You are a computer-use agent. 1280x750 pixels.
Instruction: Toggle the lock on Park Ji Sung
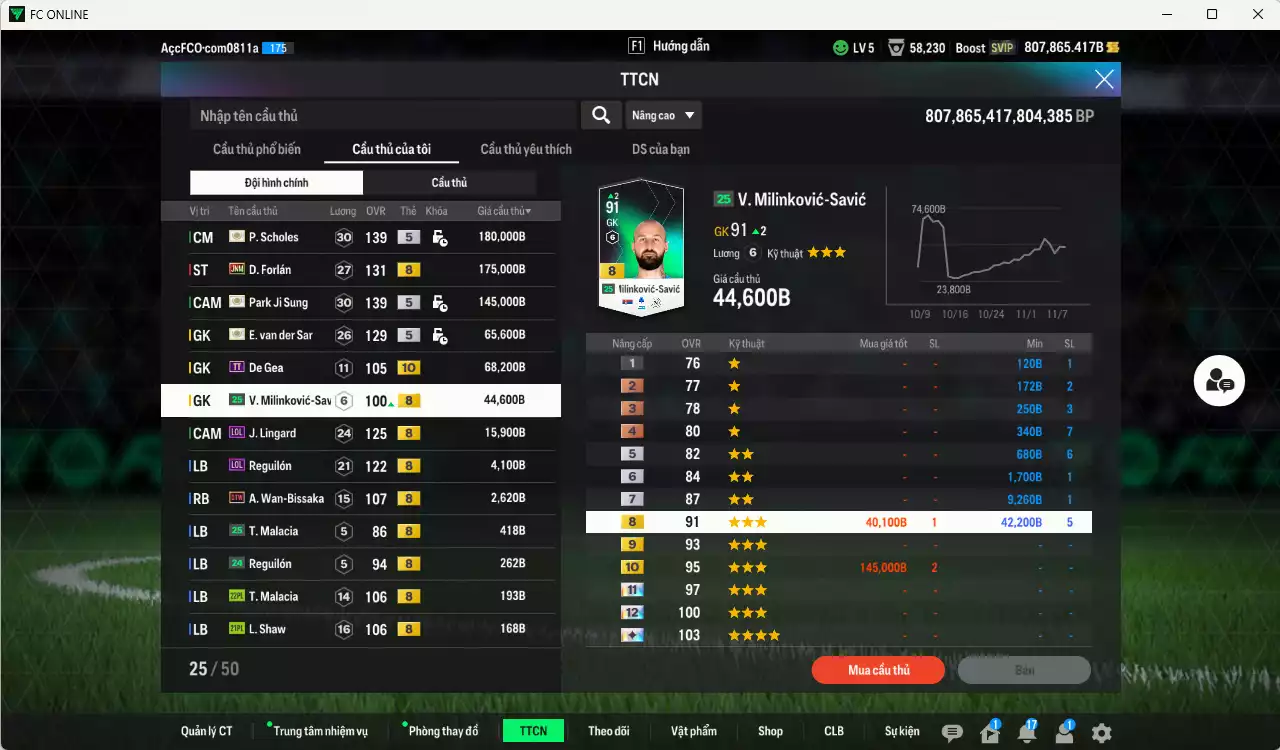439,302
